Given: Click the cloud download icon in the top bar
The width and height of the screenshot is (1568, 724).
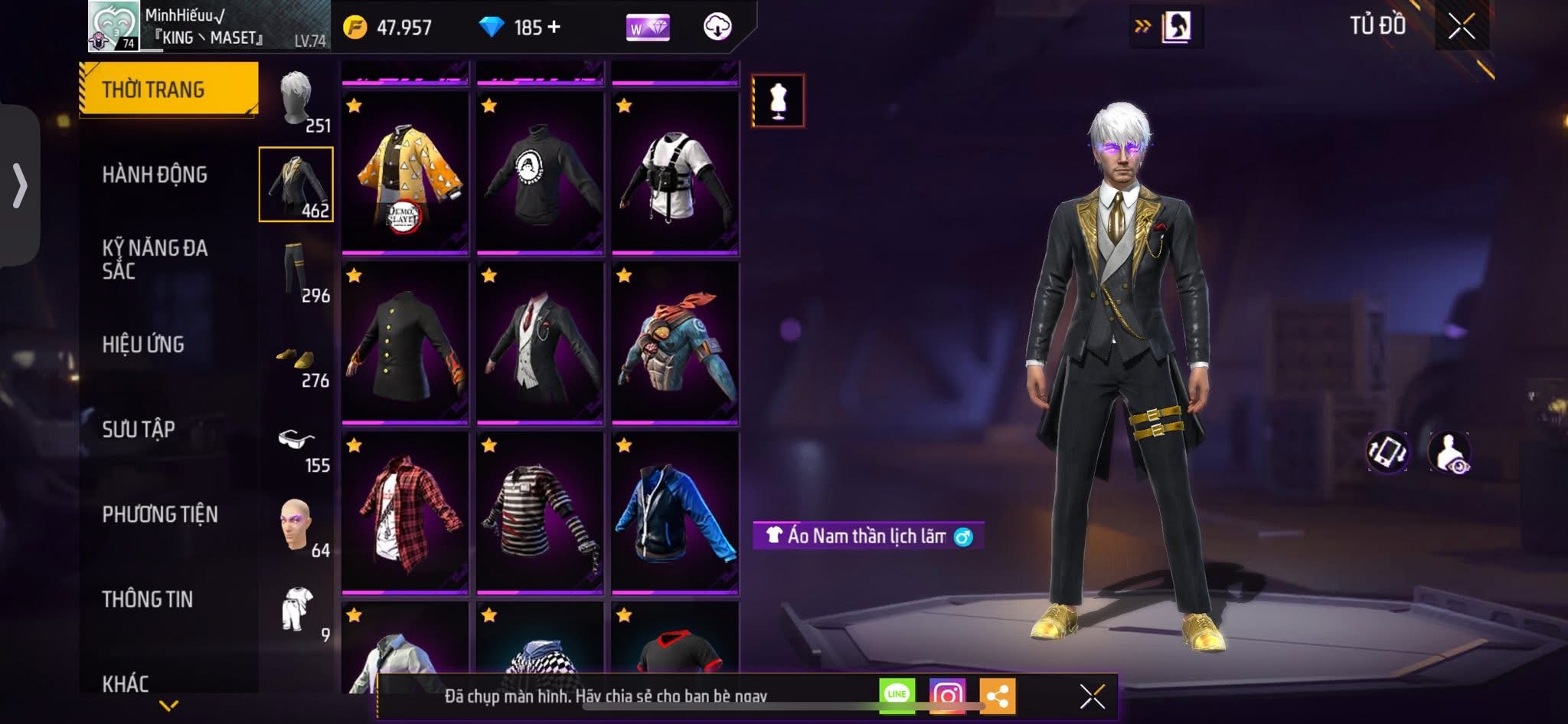Looking at the screenshot, I should click(x=716, y=27).
